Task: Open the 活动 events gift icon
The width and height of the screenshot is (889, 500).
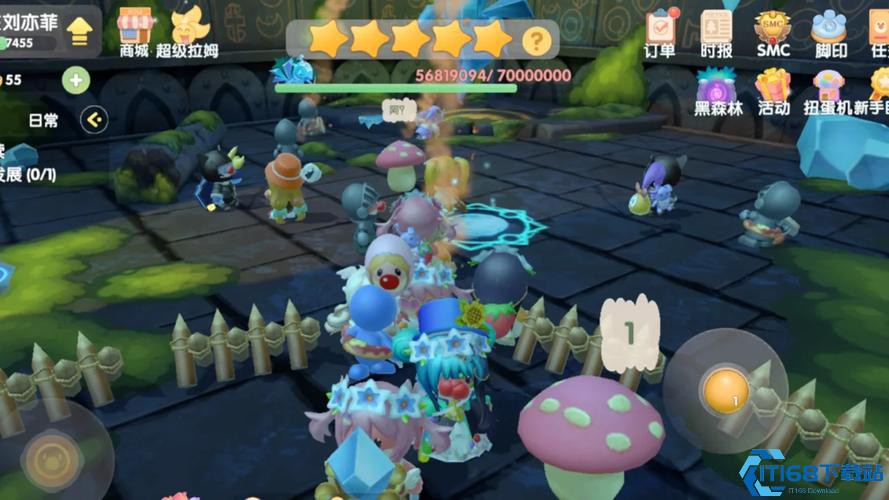Action: (773, 92)
